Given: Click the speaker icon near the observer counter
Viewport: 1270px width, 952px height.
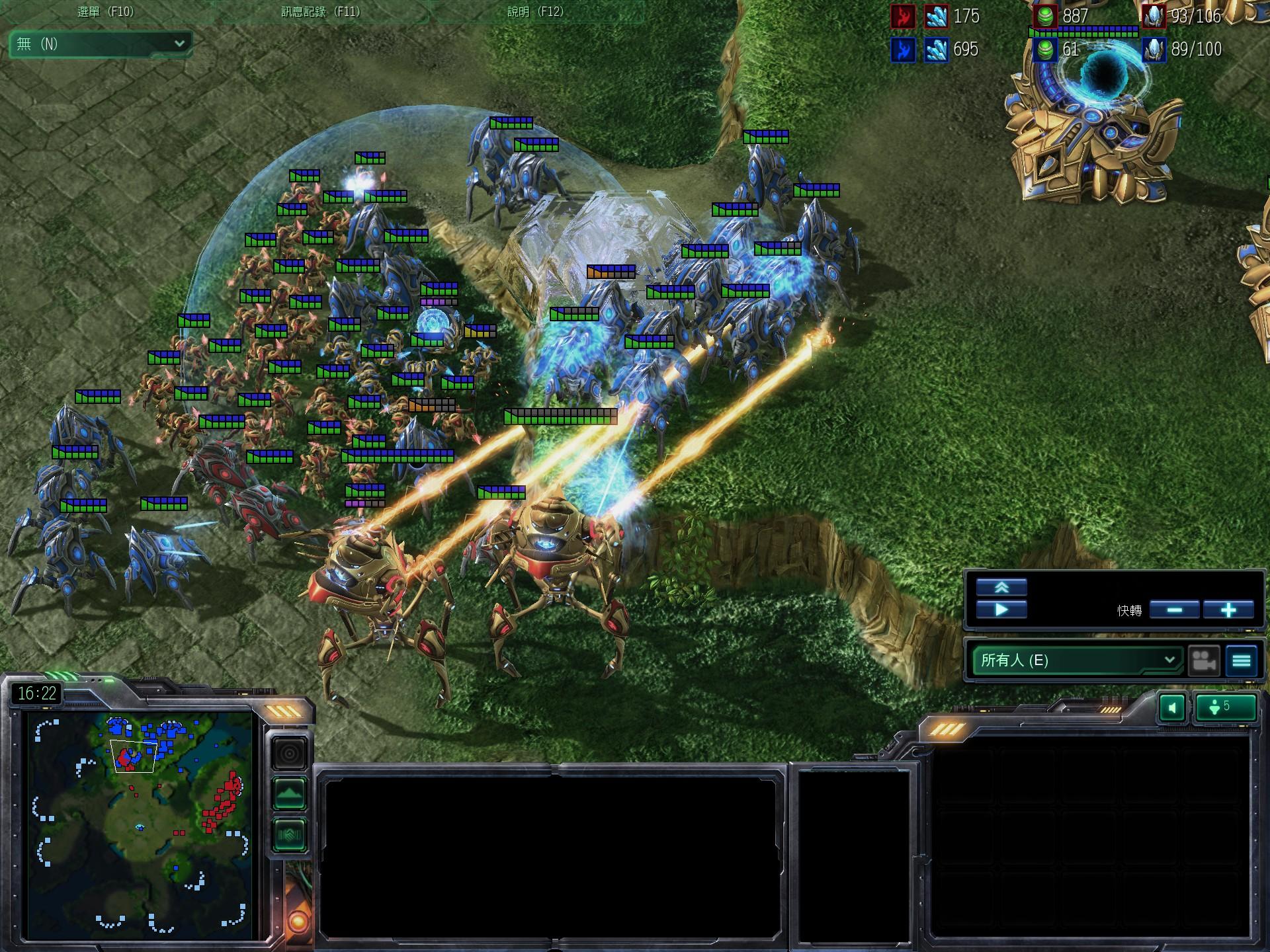Looking at the screenshot, I should 1173,707.
